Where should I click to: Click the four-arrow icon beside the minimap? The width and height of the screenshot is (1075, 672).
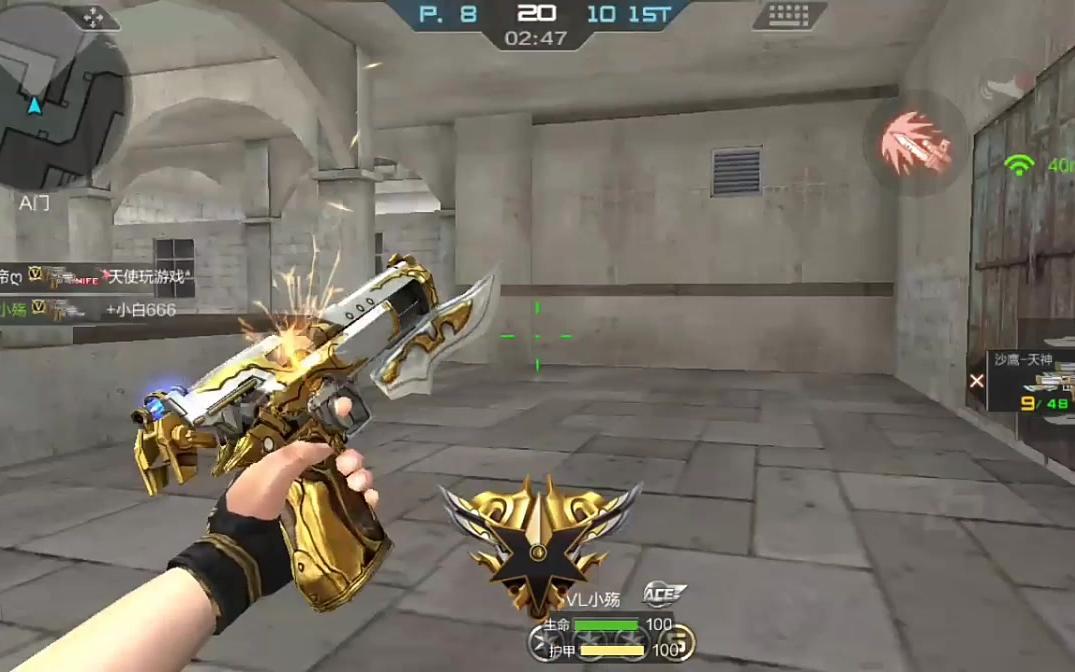click(x=95, y=16)
